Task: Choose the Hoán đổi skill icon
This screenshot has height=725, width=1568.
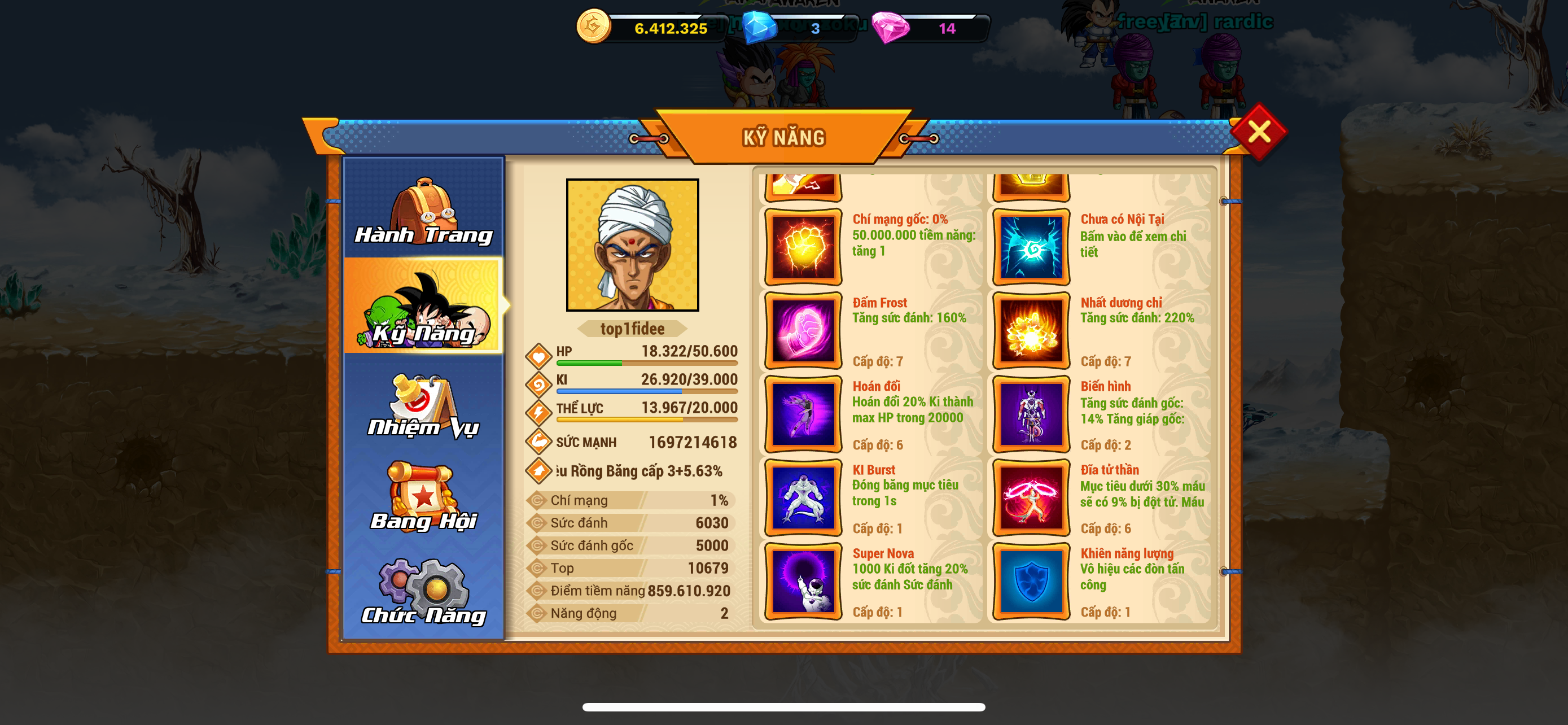Action: tap(803, 414)
